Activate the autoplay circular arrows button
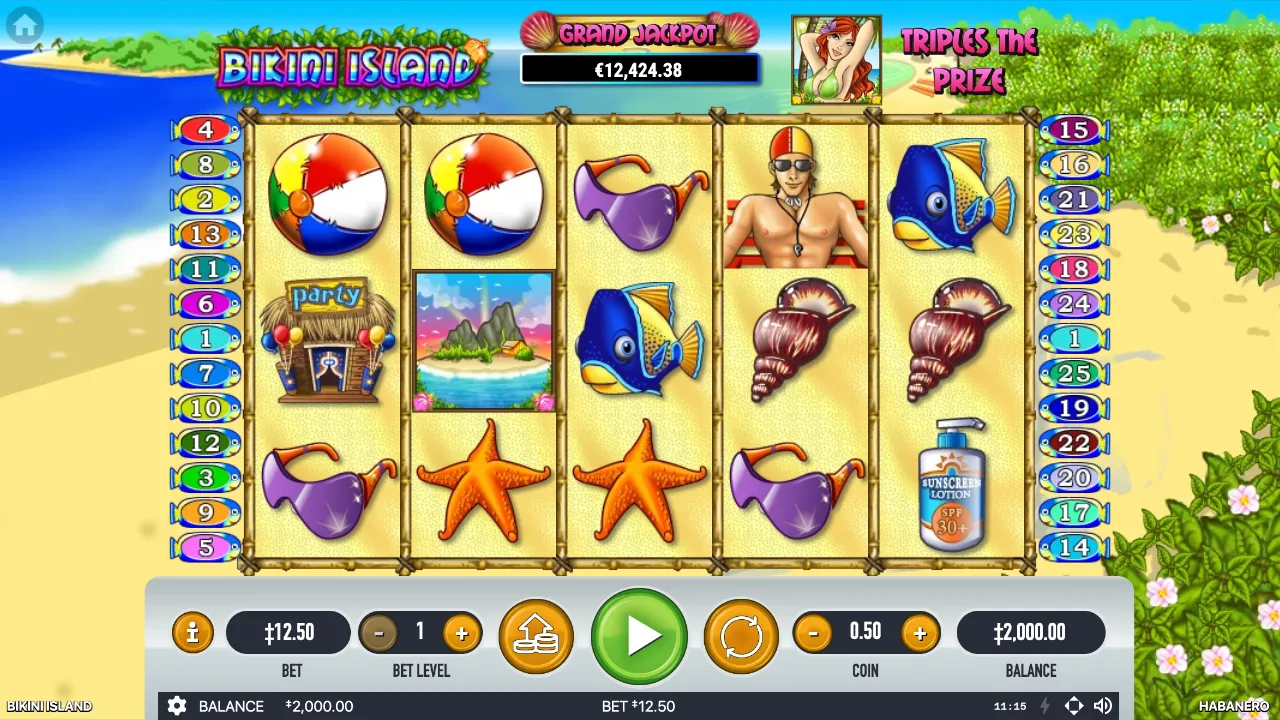The image size is (1280, 720). 741,636
